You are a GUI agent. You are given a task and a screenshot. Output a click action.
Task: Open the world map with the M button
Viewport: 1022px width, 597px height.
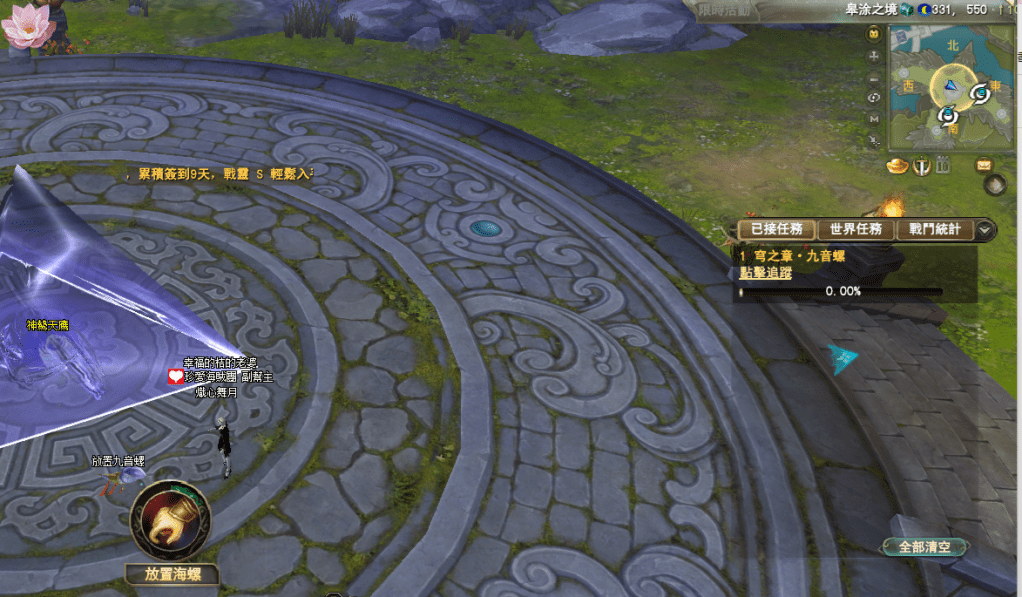(875, 117)
